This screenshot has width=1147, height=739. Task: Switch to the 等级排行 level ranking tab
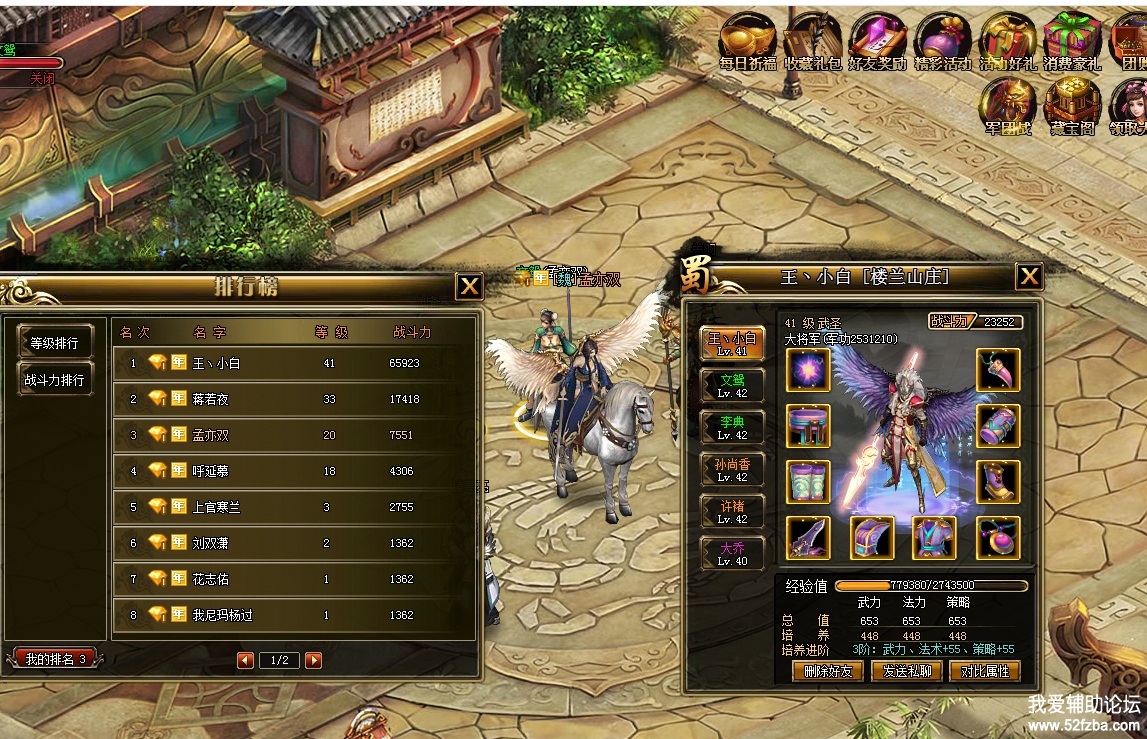click(56, 342)
